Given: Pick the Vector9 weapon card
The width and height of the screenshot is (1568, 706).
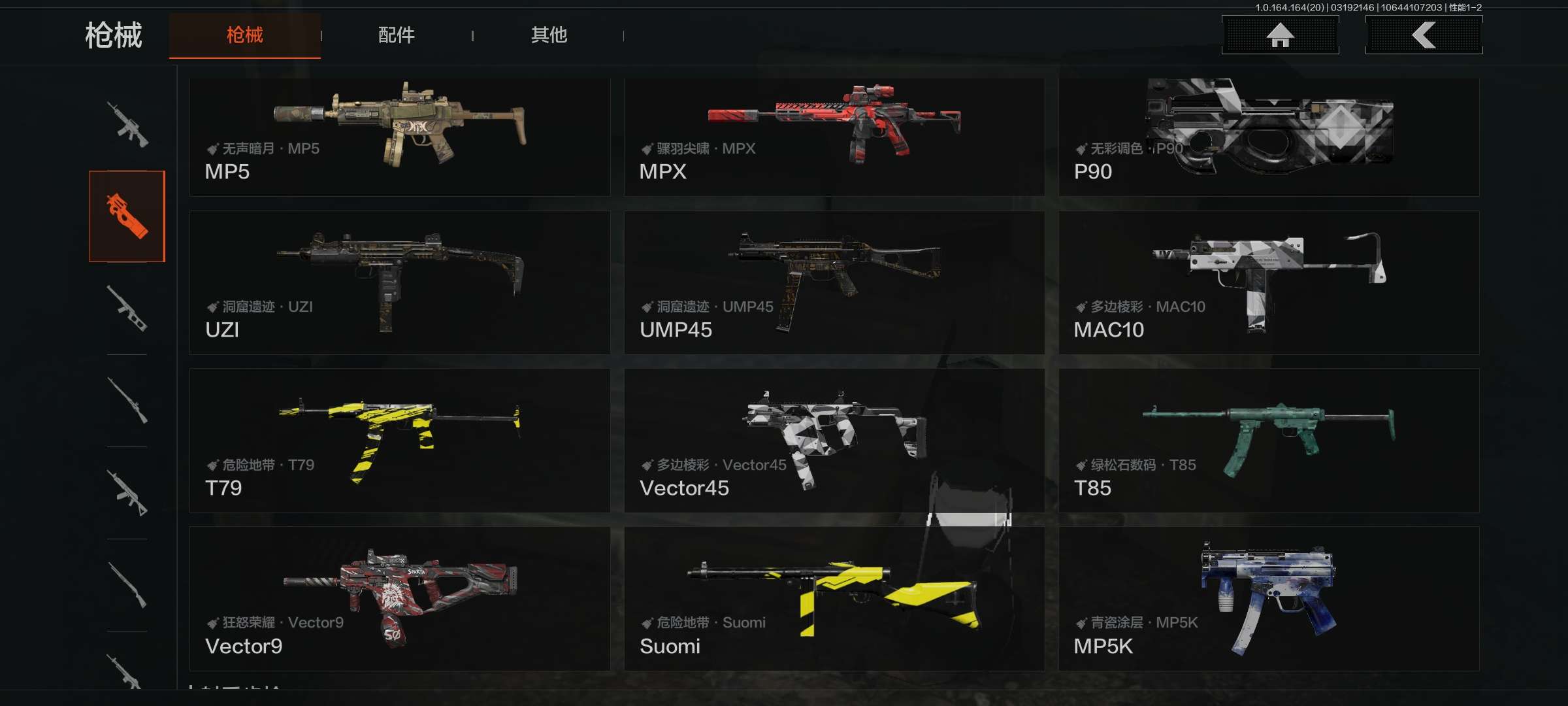Looking at the screenshot, I should tap(399, 599).
